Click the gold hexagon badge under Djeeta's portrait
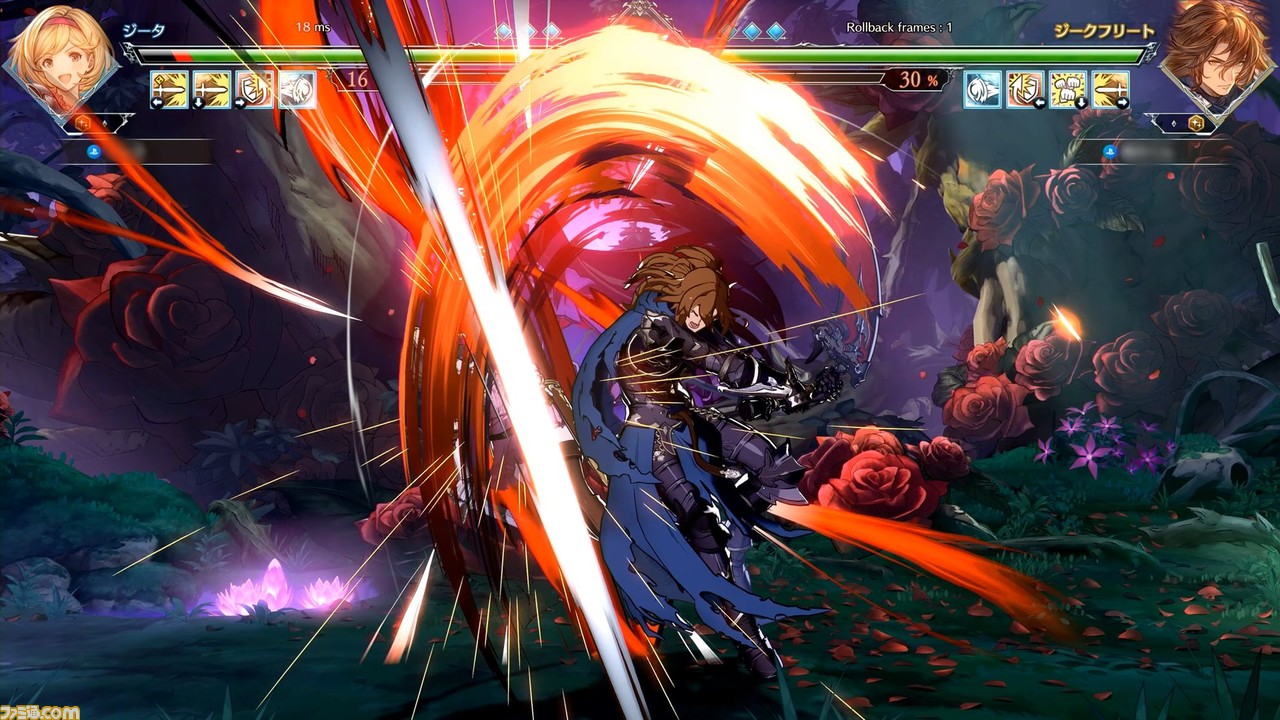Image resolution: width=1280 pixels, height=720 pixels. click(82, 123)
